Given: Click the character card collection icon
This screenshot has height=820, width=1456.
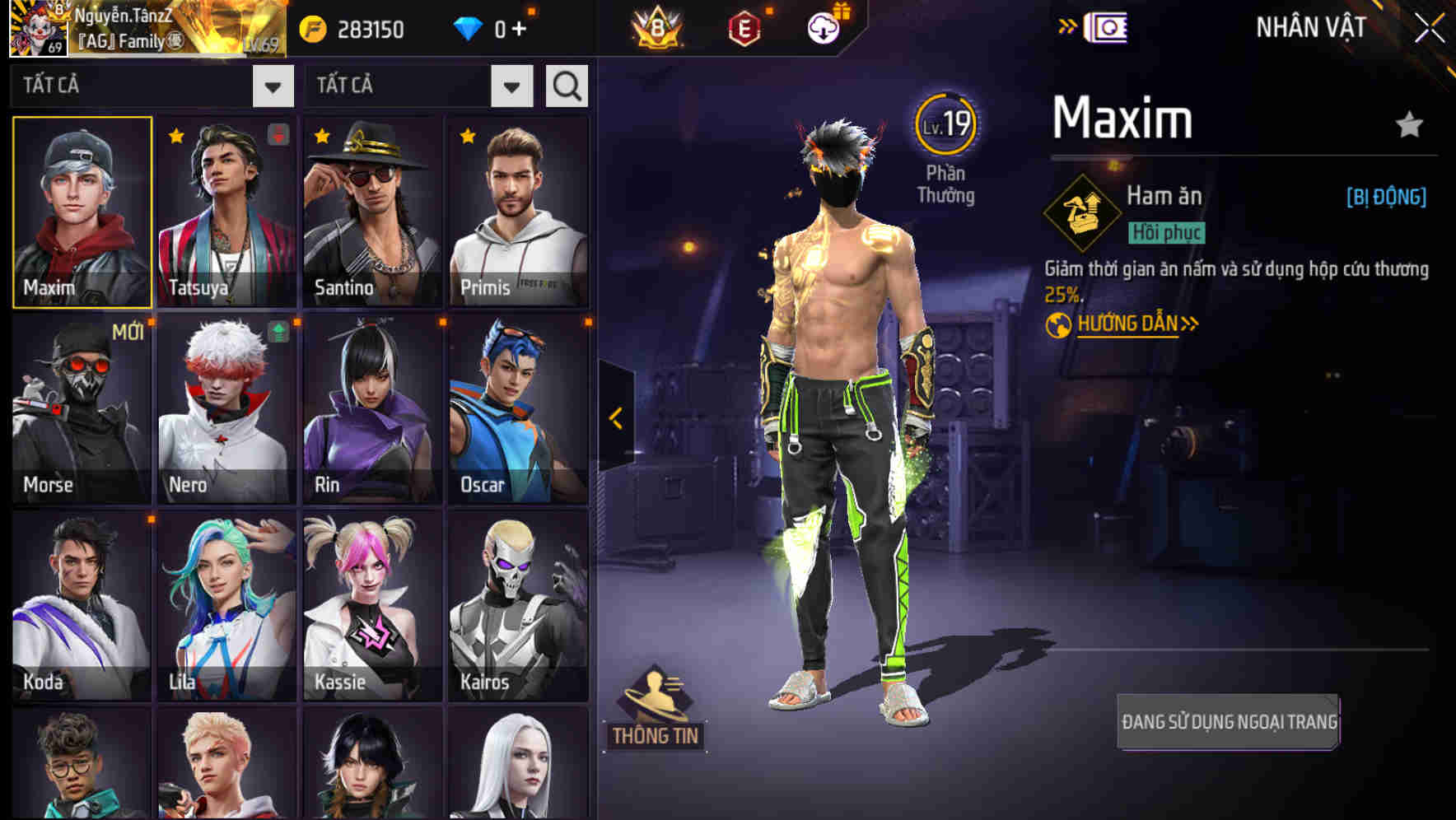Looking at the screenshot, I should [x=1104, y=30].
